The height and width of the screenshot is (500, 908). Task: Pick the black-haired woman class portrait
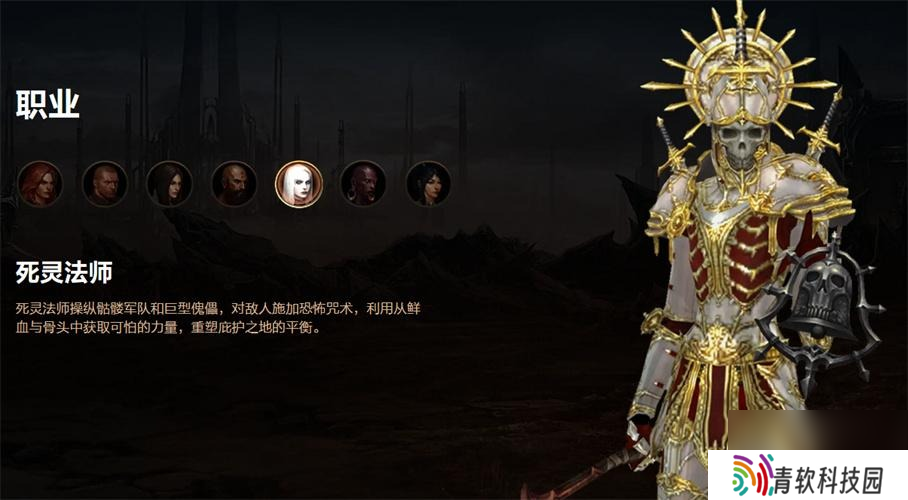tap(428, 184)
